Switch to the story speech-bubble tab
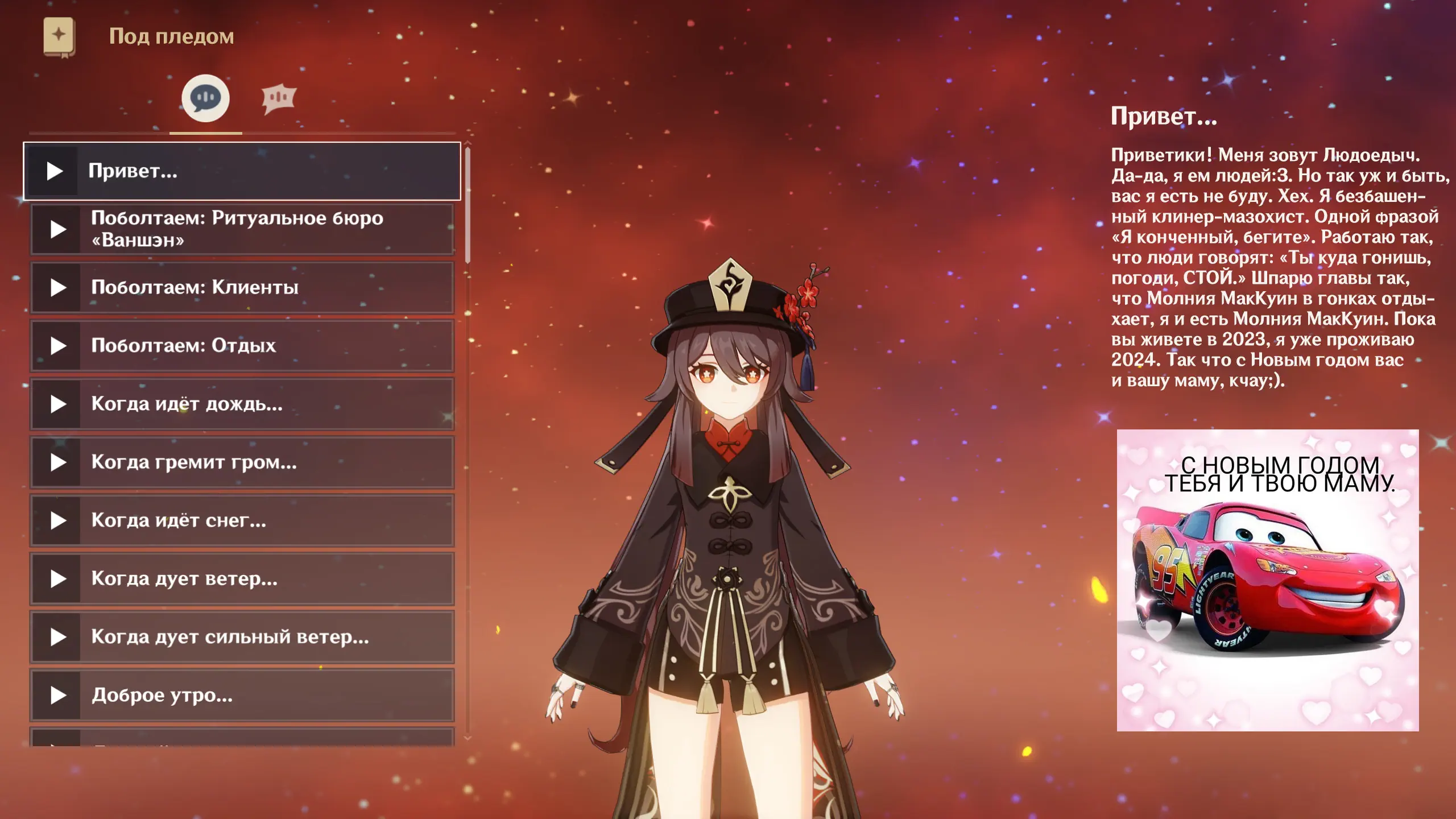 205,98
